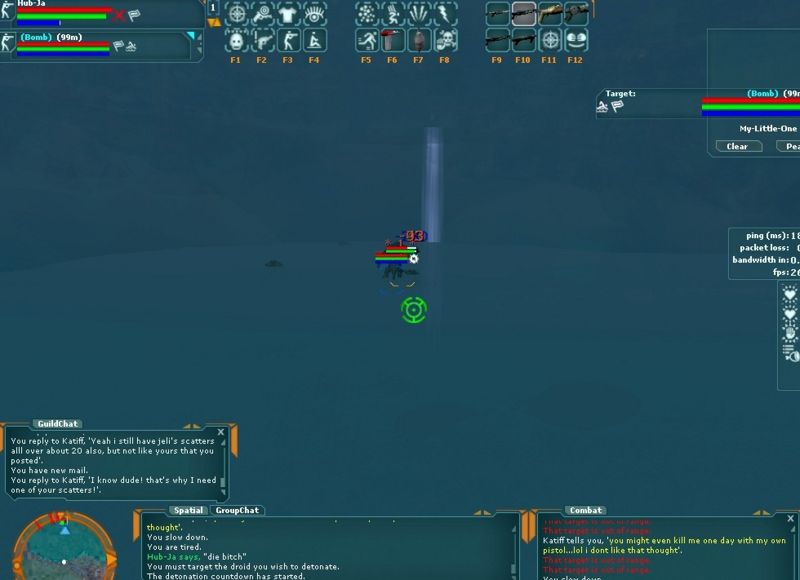This screenshot has height=580, width=800.
Task: Equip the highlighted rifle in the weapon slots
Action: [524, 14]
